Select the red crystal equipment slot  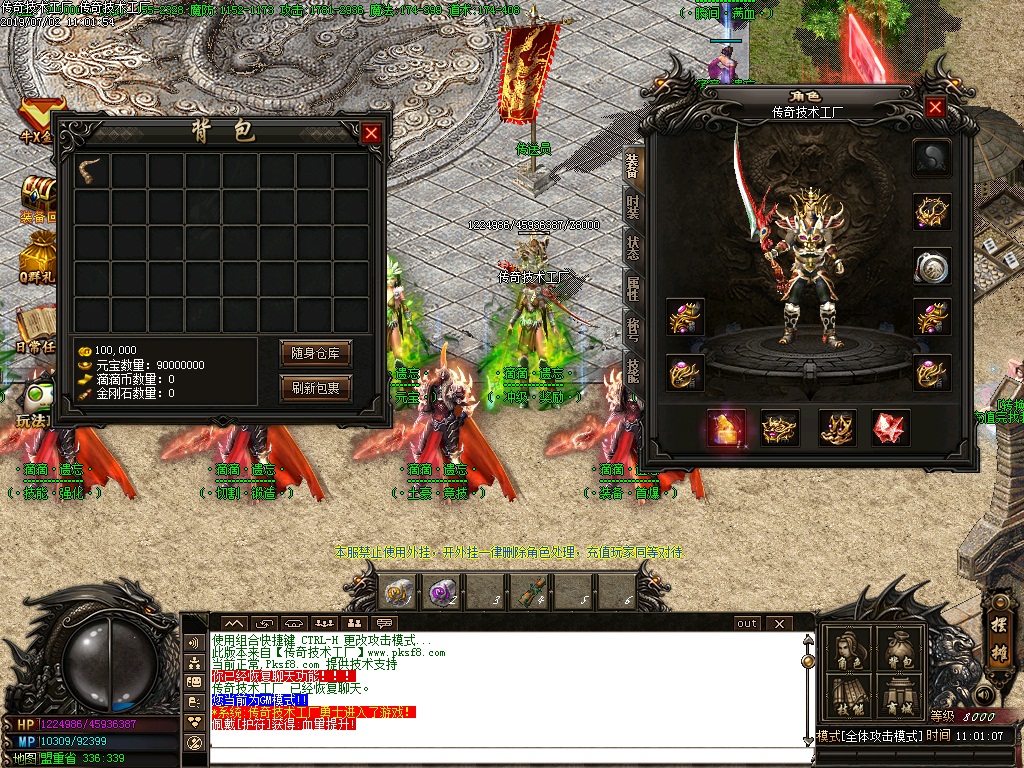[x=890, y=428]
